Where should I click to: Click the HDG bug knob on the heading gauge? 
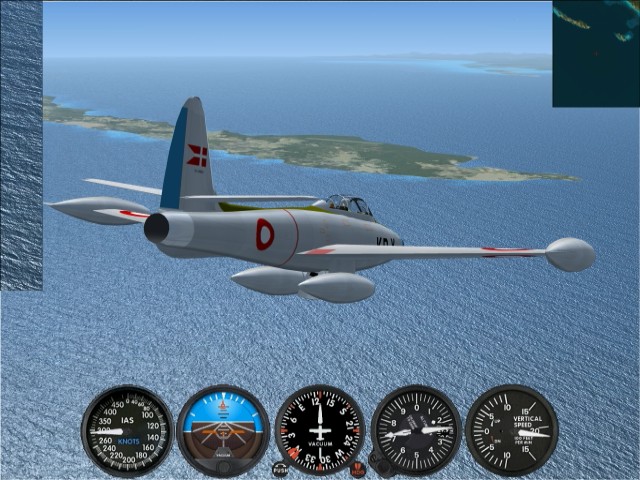(358, 469)
